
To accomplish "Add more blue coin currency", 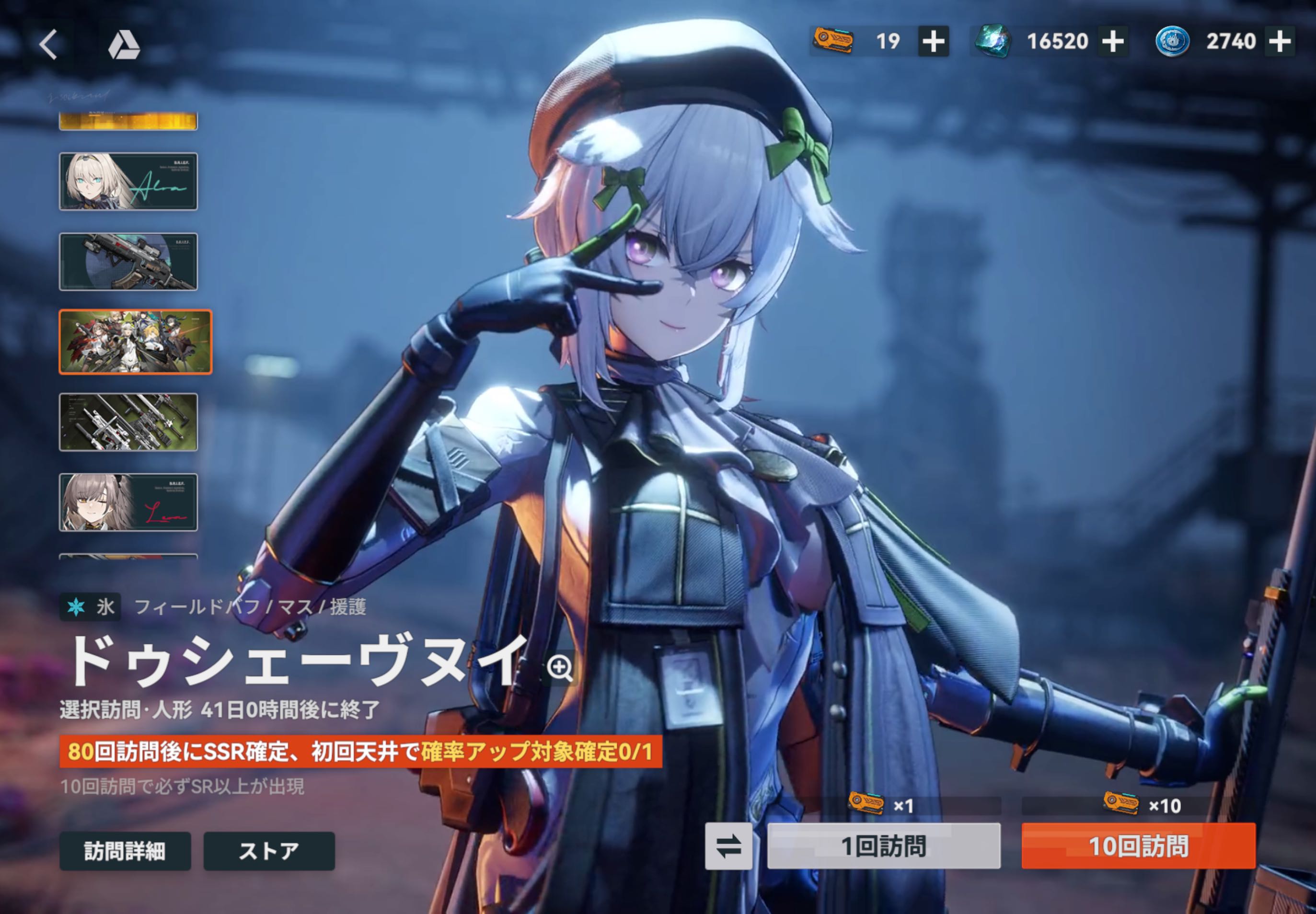I will 1280,41.
